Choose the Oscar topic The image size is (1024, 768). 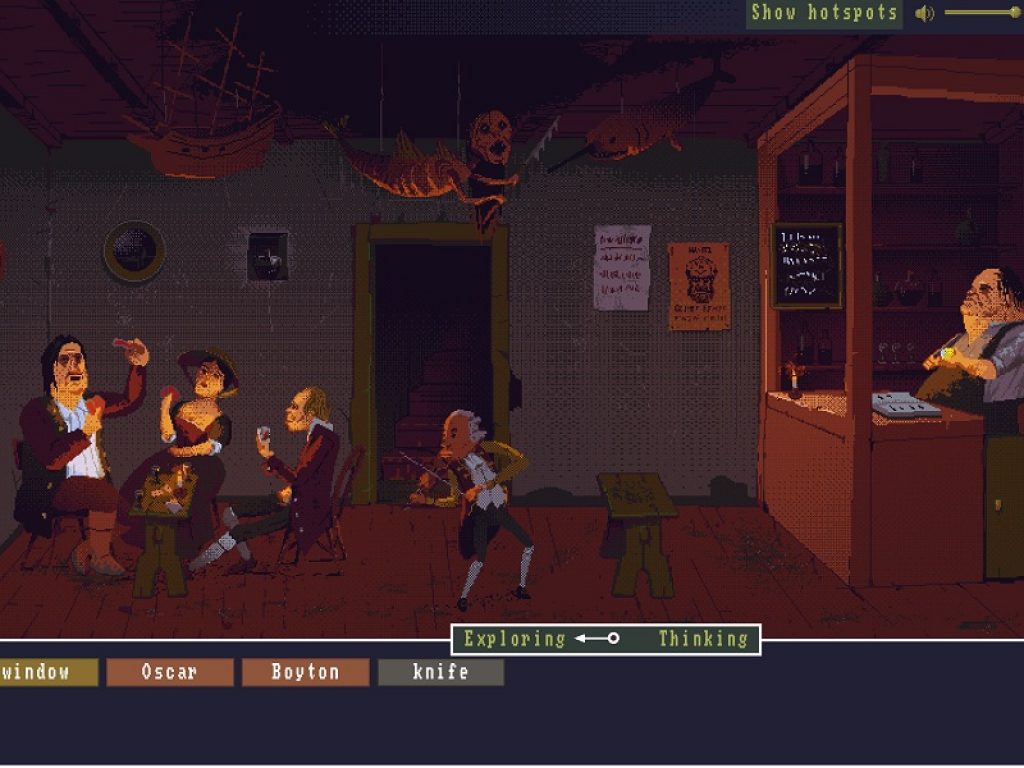pos(169,672)
